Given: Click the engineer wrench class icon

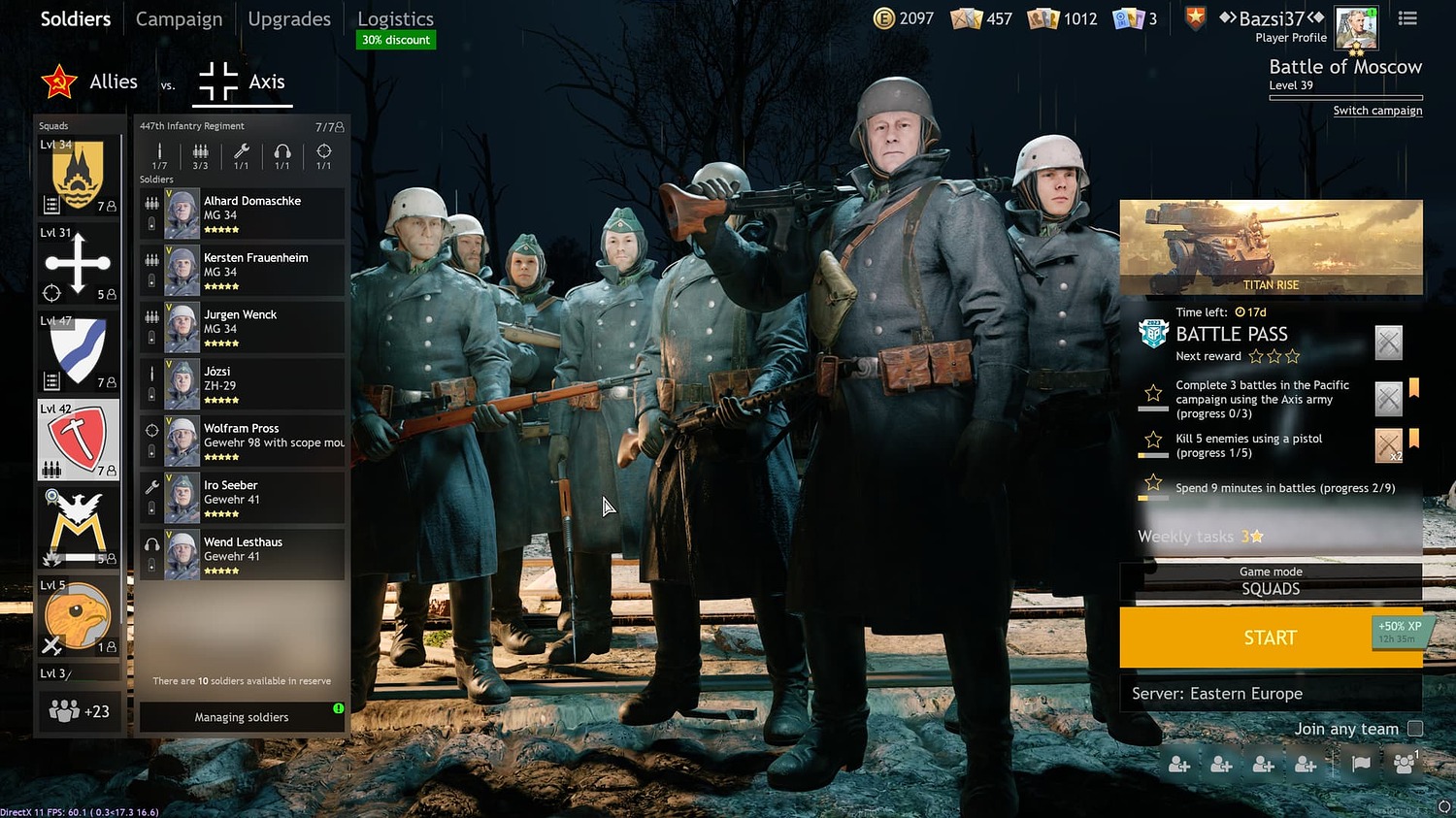Looking at the screenshot, I should pyautogui.click(x=241, y=153).
